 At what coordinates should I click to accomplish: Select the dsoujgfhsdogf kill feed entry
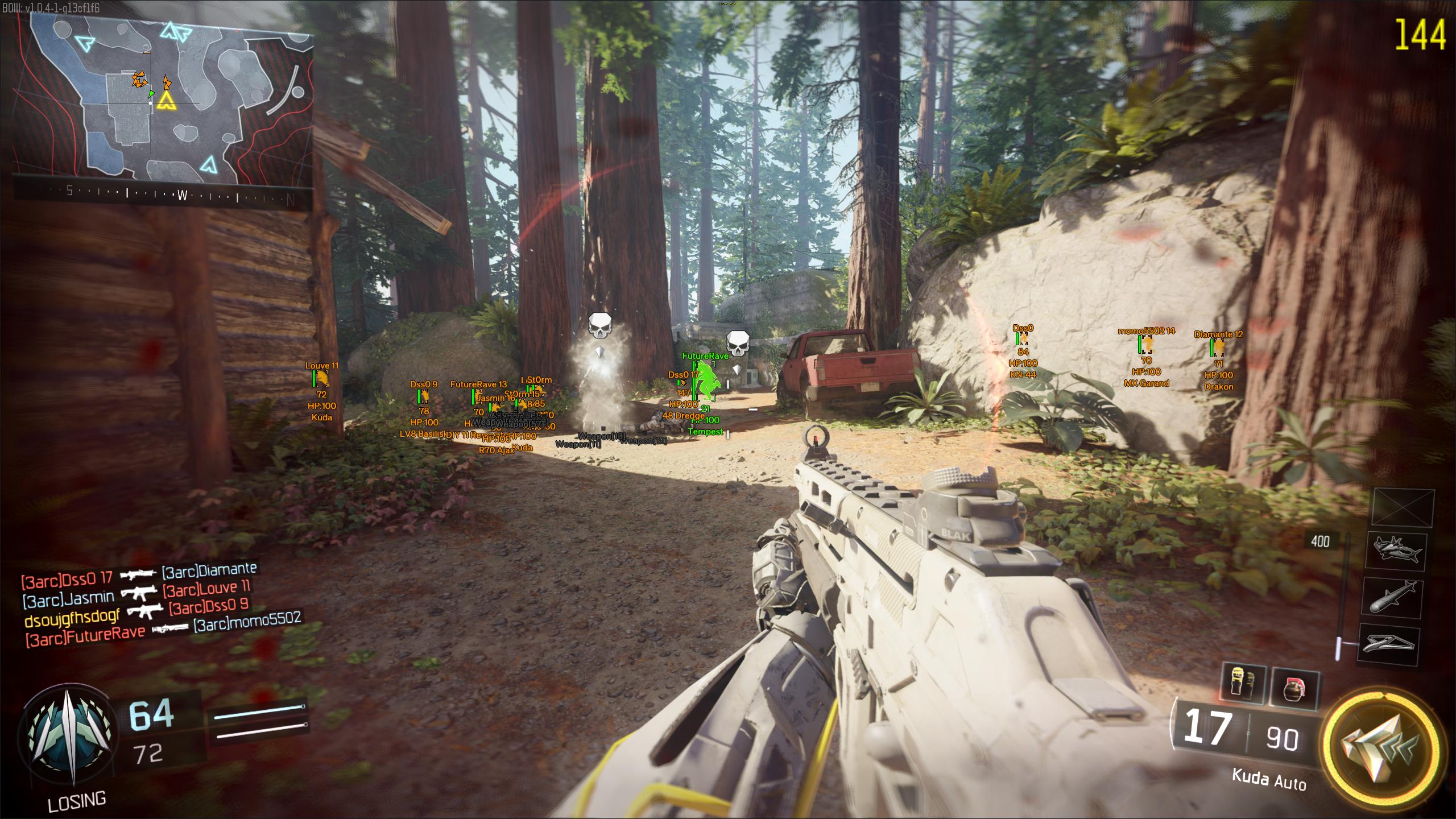[x=136, y=611]
